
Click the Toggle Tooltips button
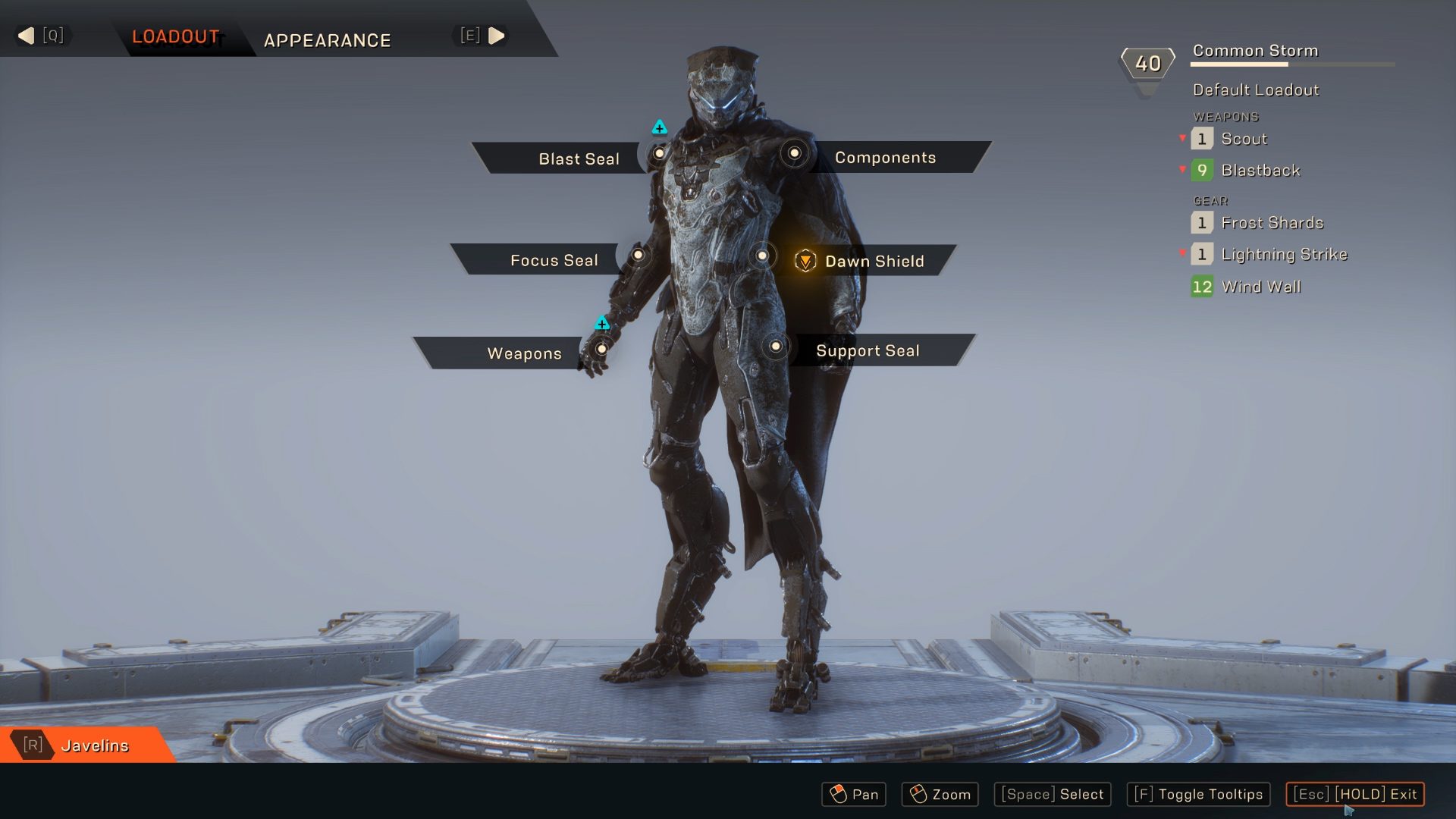(1199, 794)
